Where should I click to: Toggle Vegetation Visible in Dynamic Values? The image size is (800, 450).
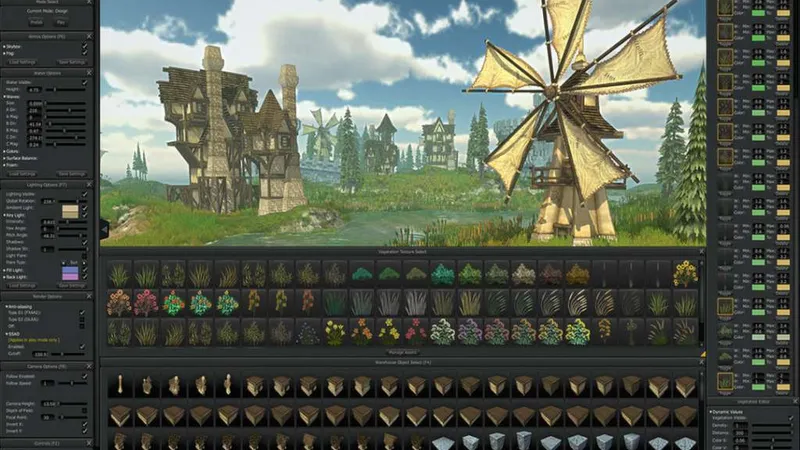[x=789, y=419]
